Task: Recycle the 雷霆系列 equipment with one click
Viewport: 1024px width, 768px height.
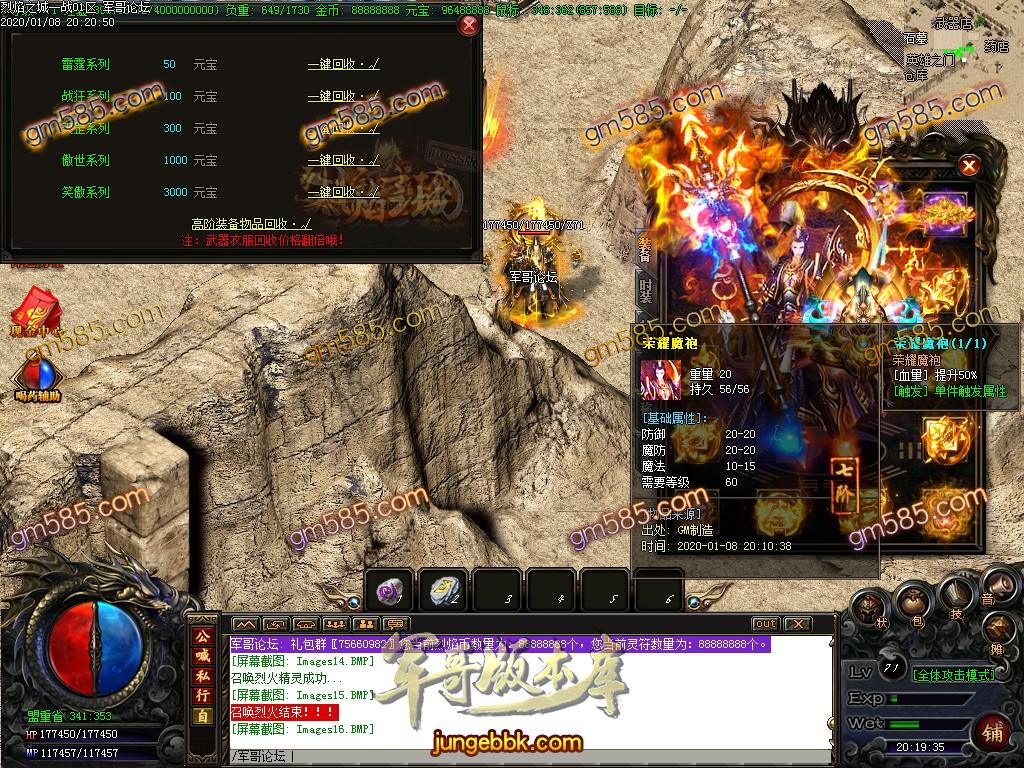Action: tap(343, 65)
